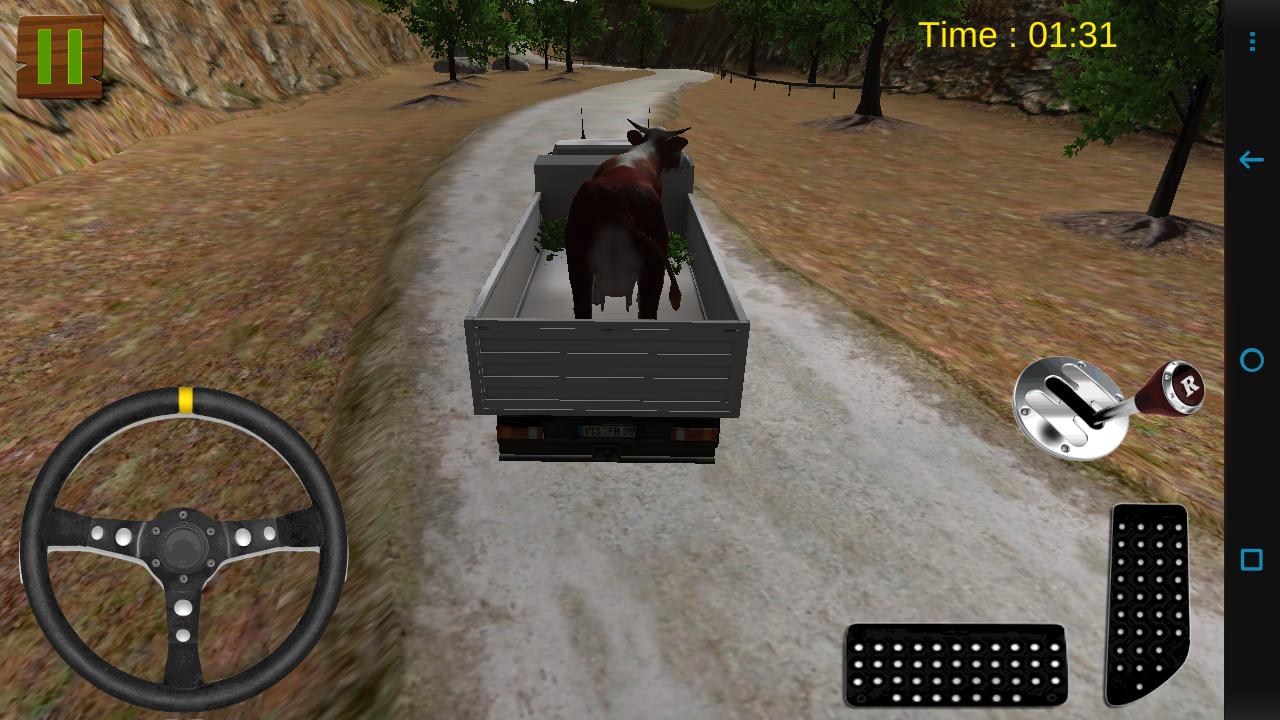
Task: Tap the Android back arrow
Action: pos(1251,160)
